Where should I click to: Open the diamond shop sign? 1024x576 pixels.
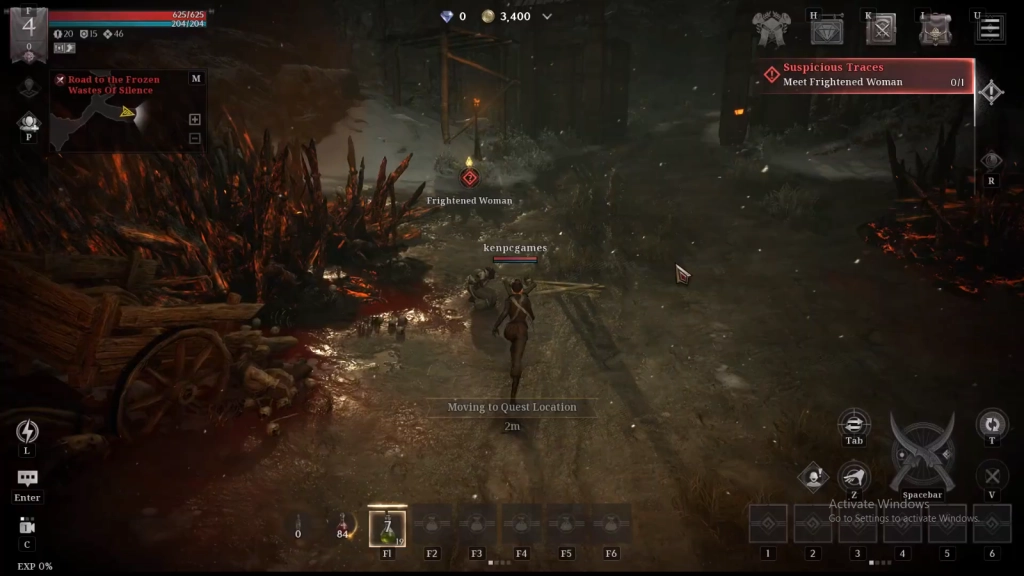826,30
